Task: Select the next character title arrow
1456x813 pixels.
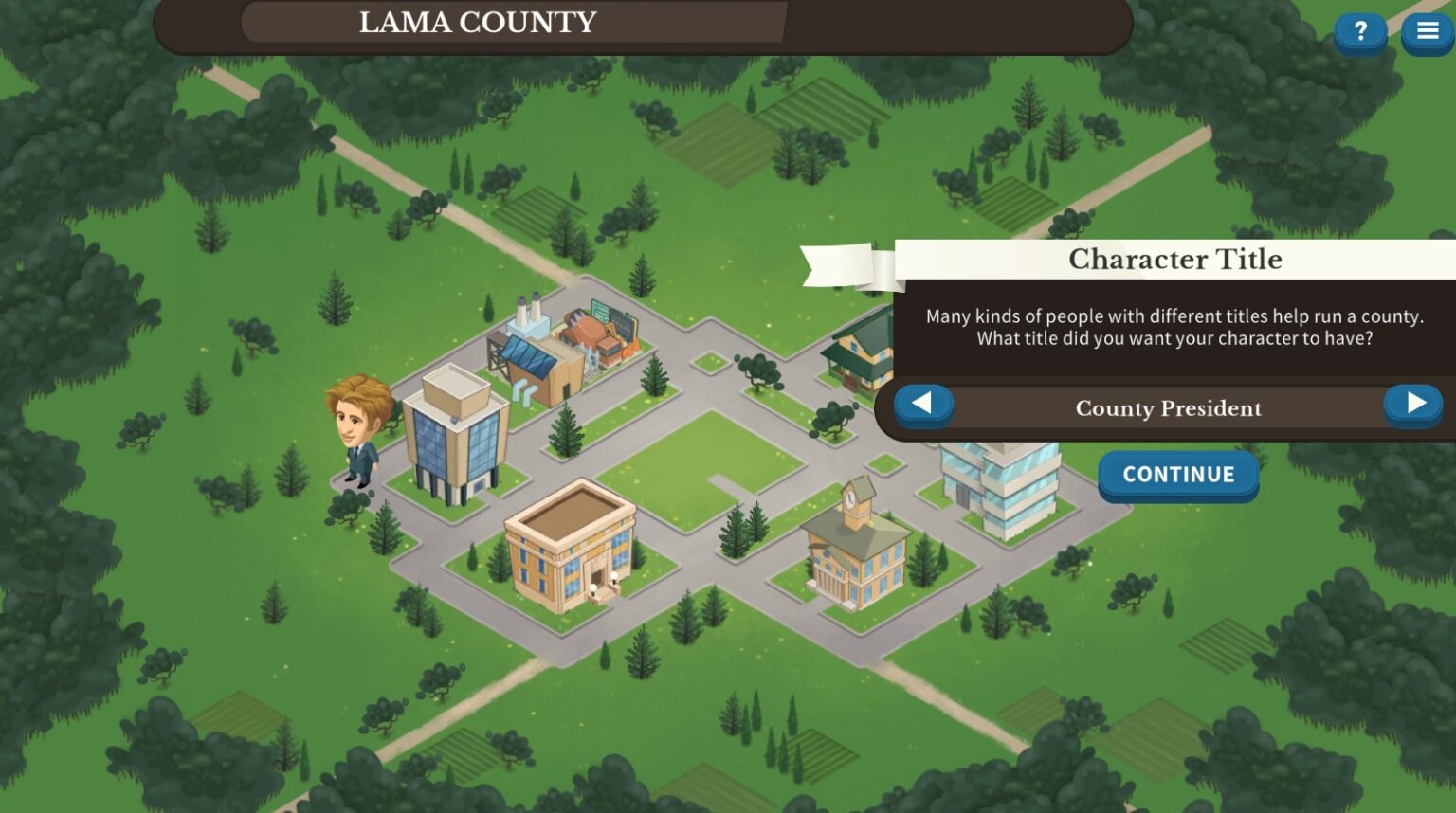Action: point(1413,403)
